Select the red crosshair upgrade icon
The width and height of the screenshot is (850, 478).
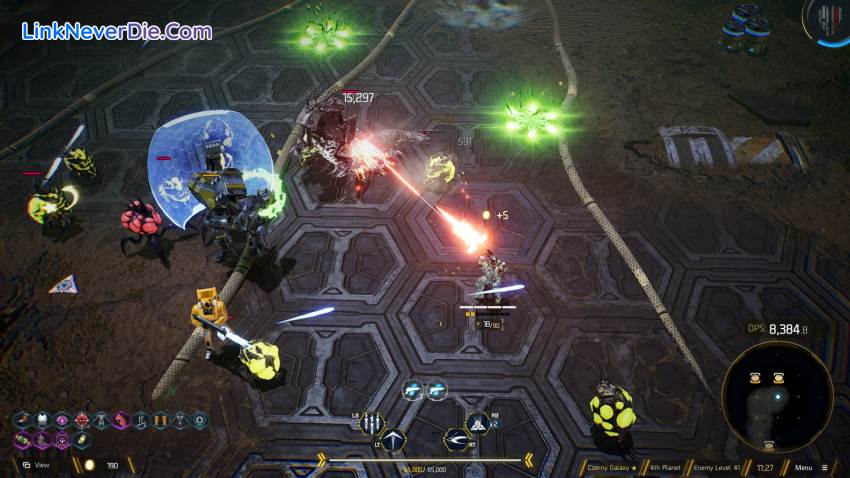click(81, 420)
